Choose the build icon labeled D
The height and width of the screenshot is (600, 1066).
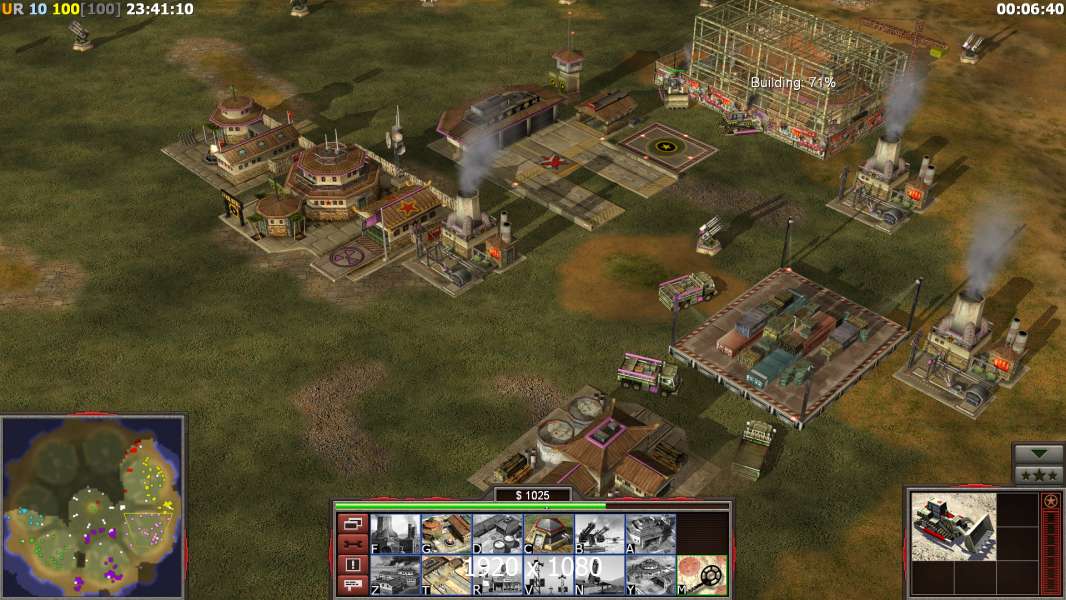[x=497, y=533]
